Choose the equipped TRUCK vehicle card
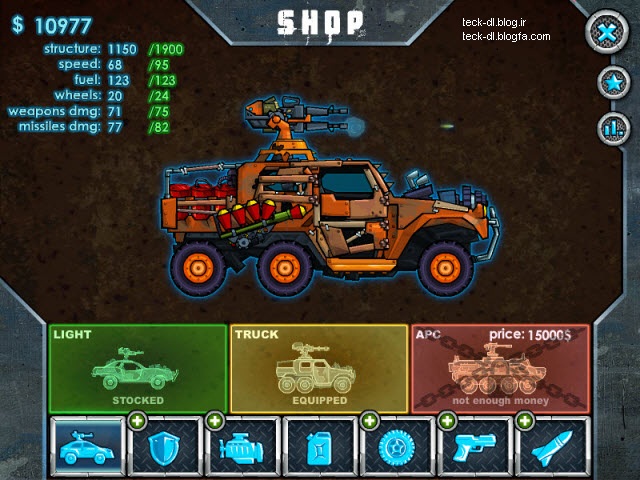Screen dimensions: 640x480 [319, 368]
